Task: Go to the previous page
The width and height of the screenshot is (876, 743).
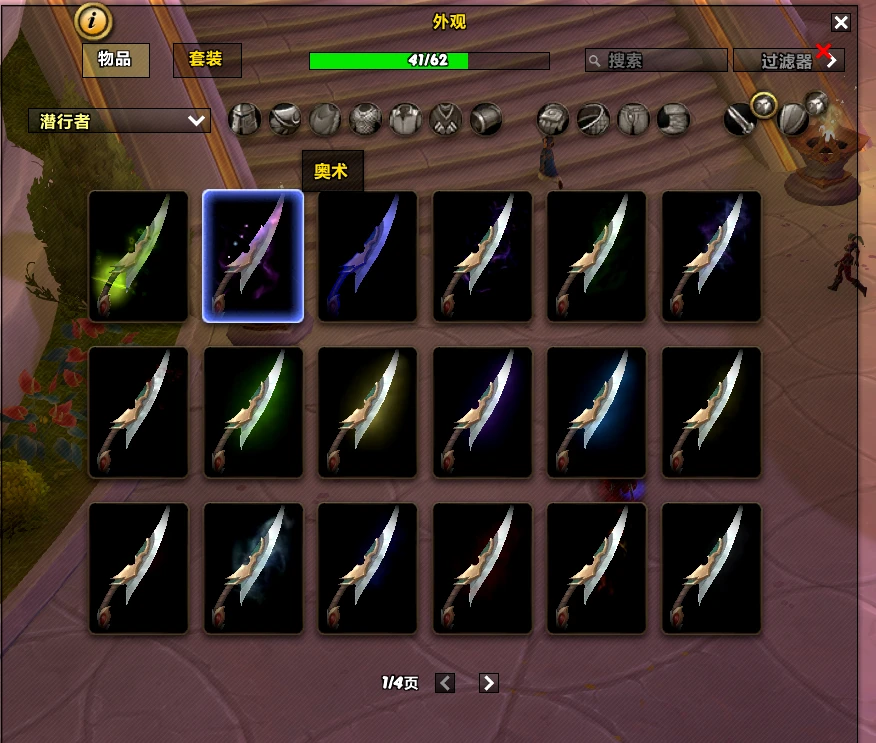Action: (446, 683)
